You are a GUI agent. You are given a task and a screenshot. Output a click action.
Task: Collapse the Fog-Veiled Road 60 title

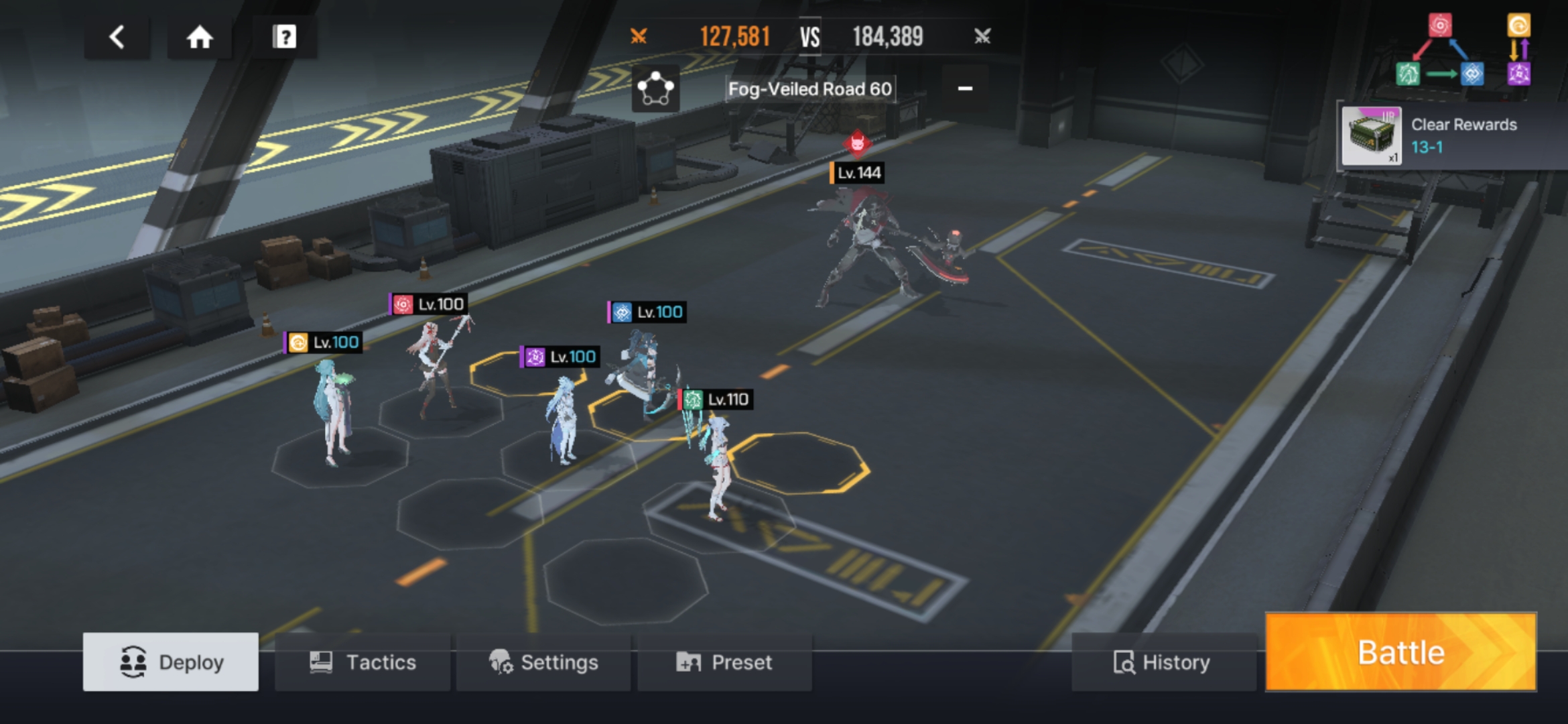point(965,88)
